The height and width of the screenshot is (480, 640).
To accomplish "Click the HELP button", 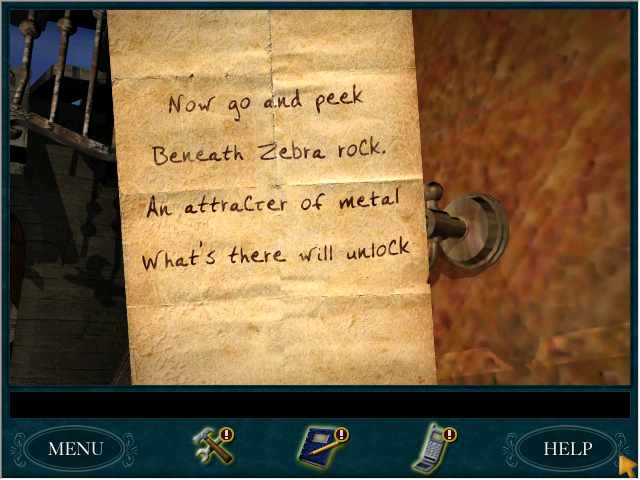I will point(567,449).
